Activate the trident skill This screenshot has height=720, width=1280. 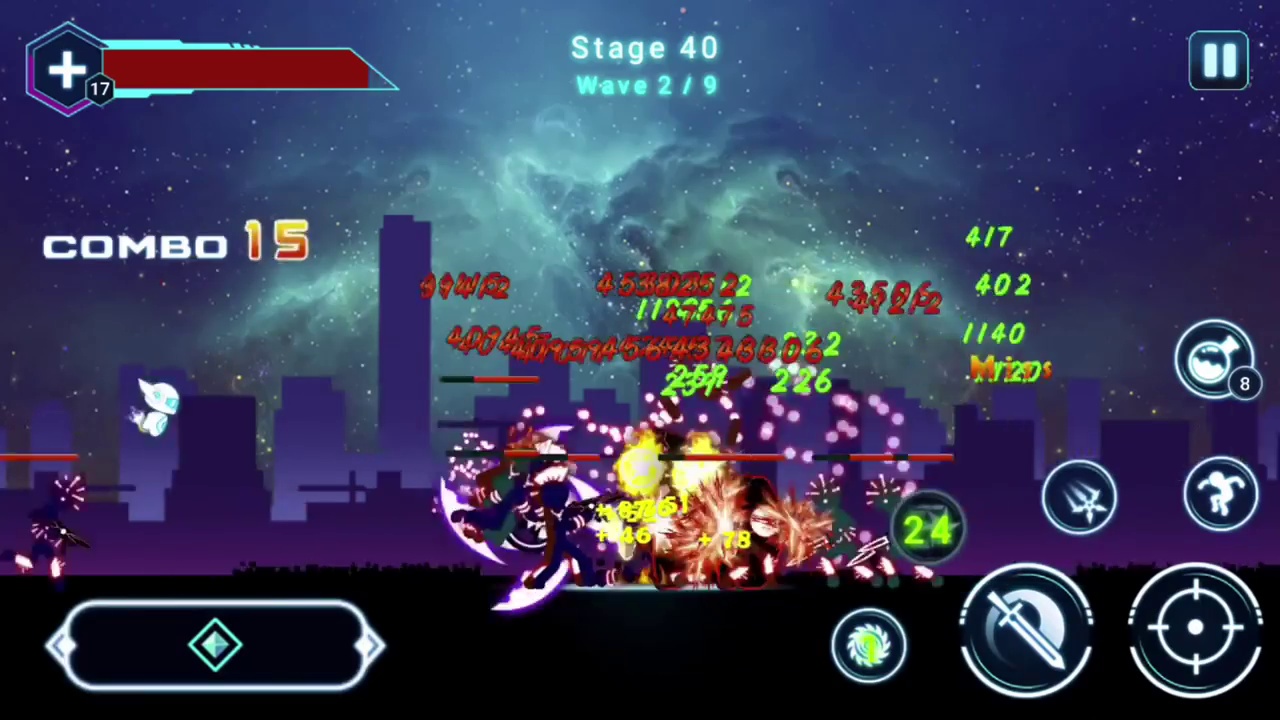(1079, 497)
